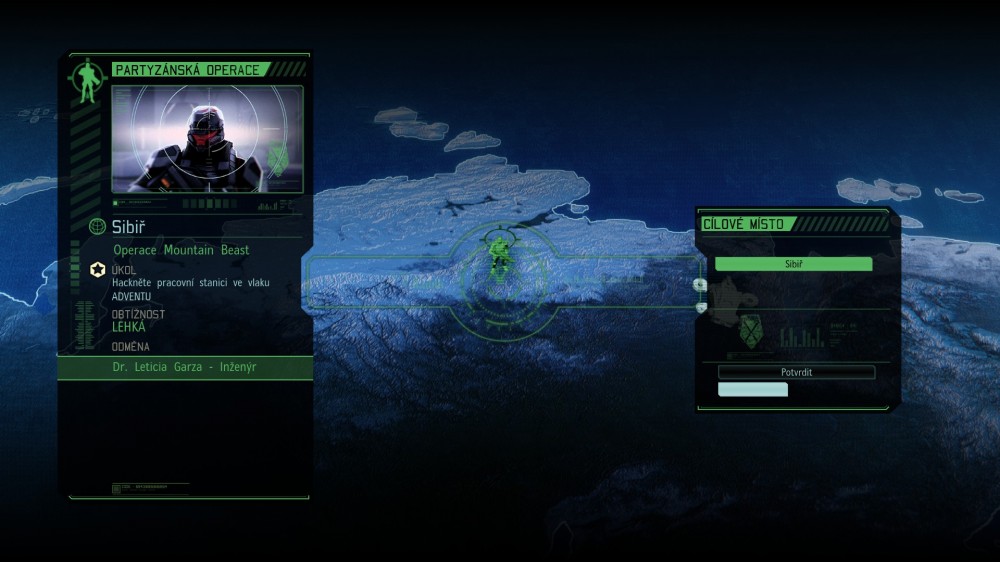Screen dimensions: 1000x562
Task: Confirm the destination with Potvrdit
Action: (796, 372)
